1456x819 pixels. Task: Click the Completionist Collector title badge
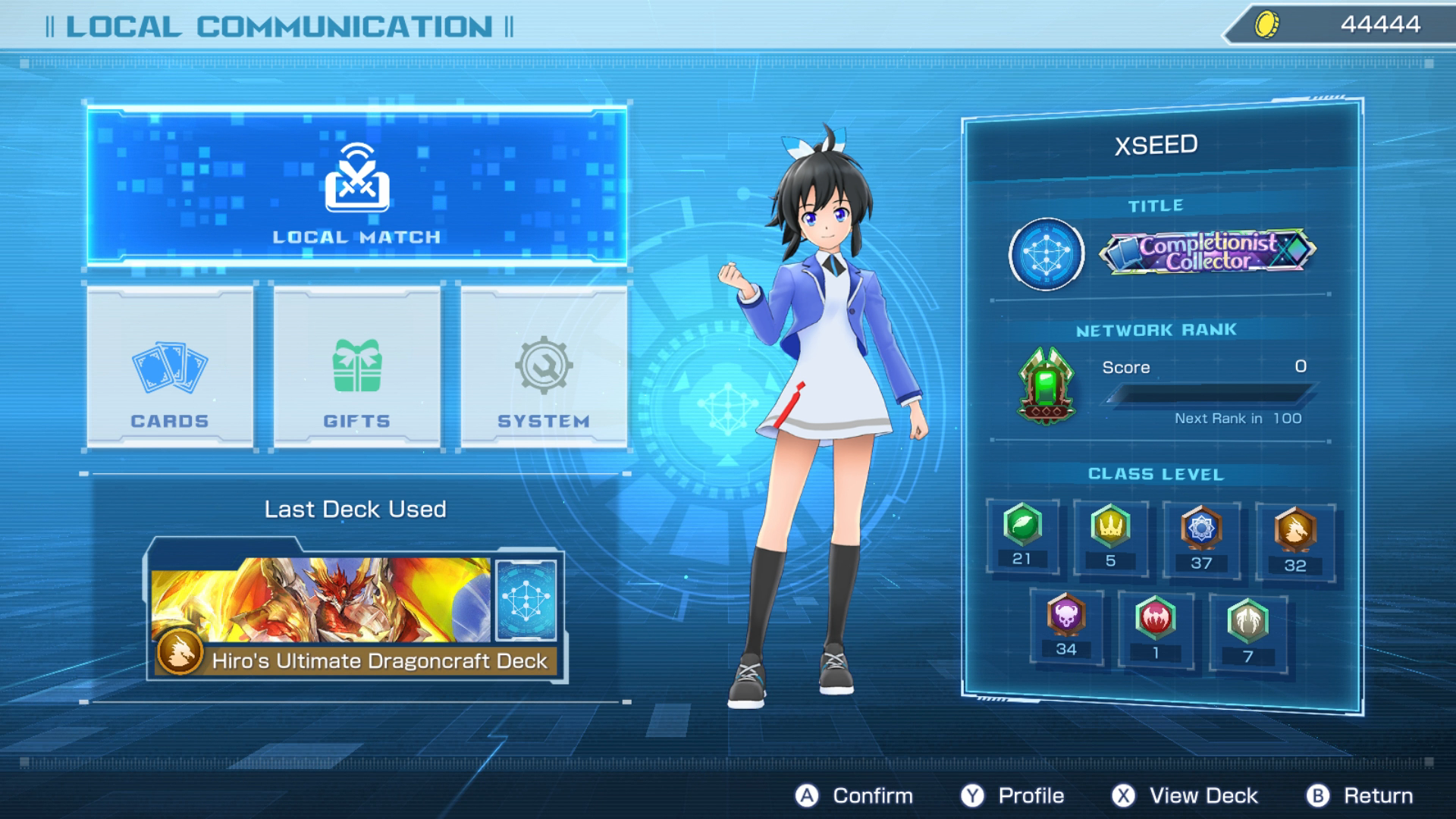(1207, 252)
